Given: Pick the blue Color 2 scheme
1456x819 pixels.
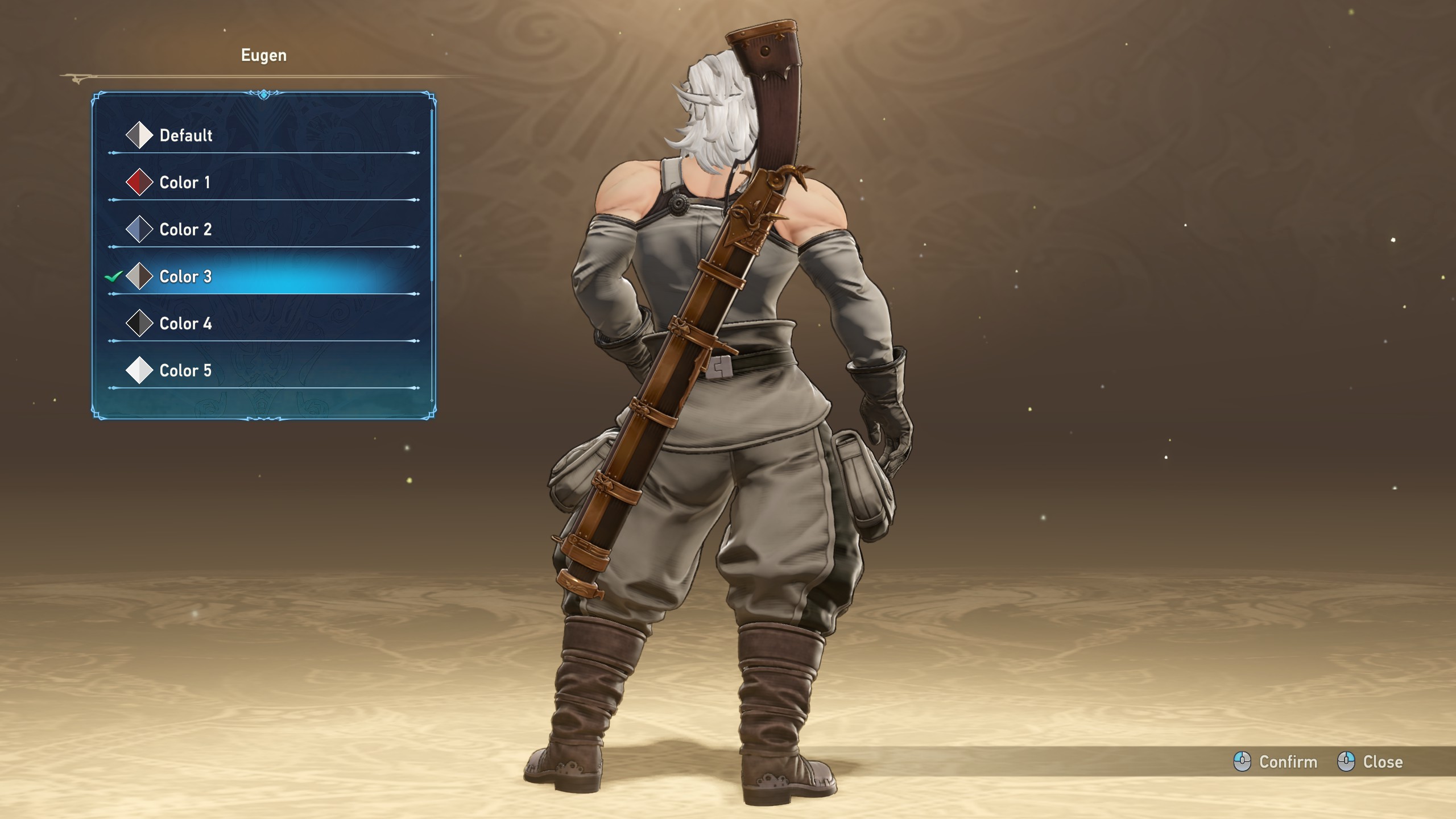Looking at the screenshot, I should click(x=185, y=230).
